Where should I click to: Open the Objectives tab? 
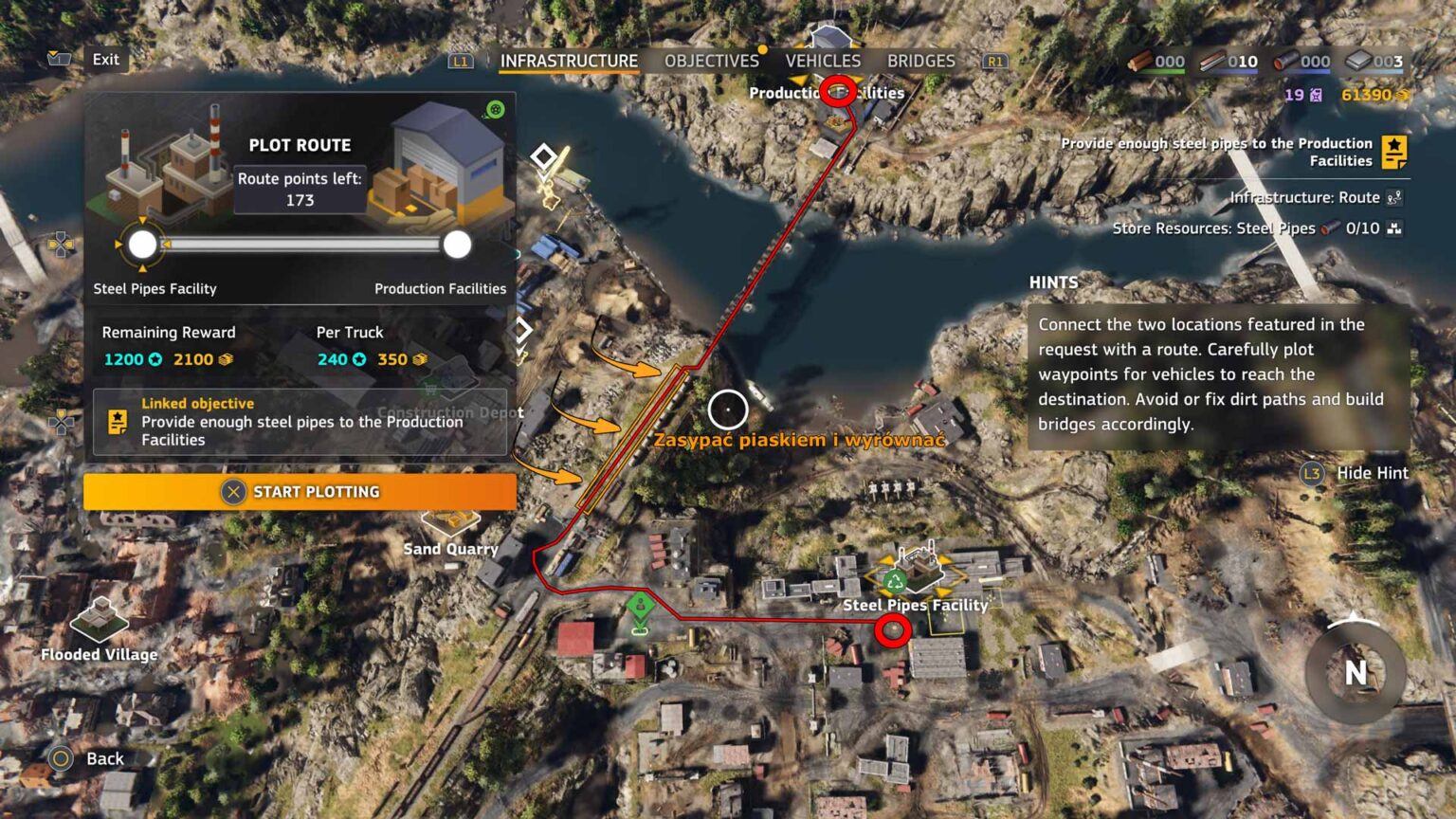coord(711,61)
